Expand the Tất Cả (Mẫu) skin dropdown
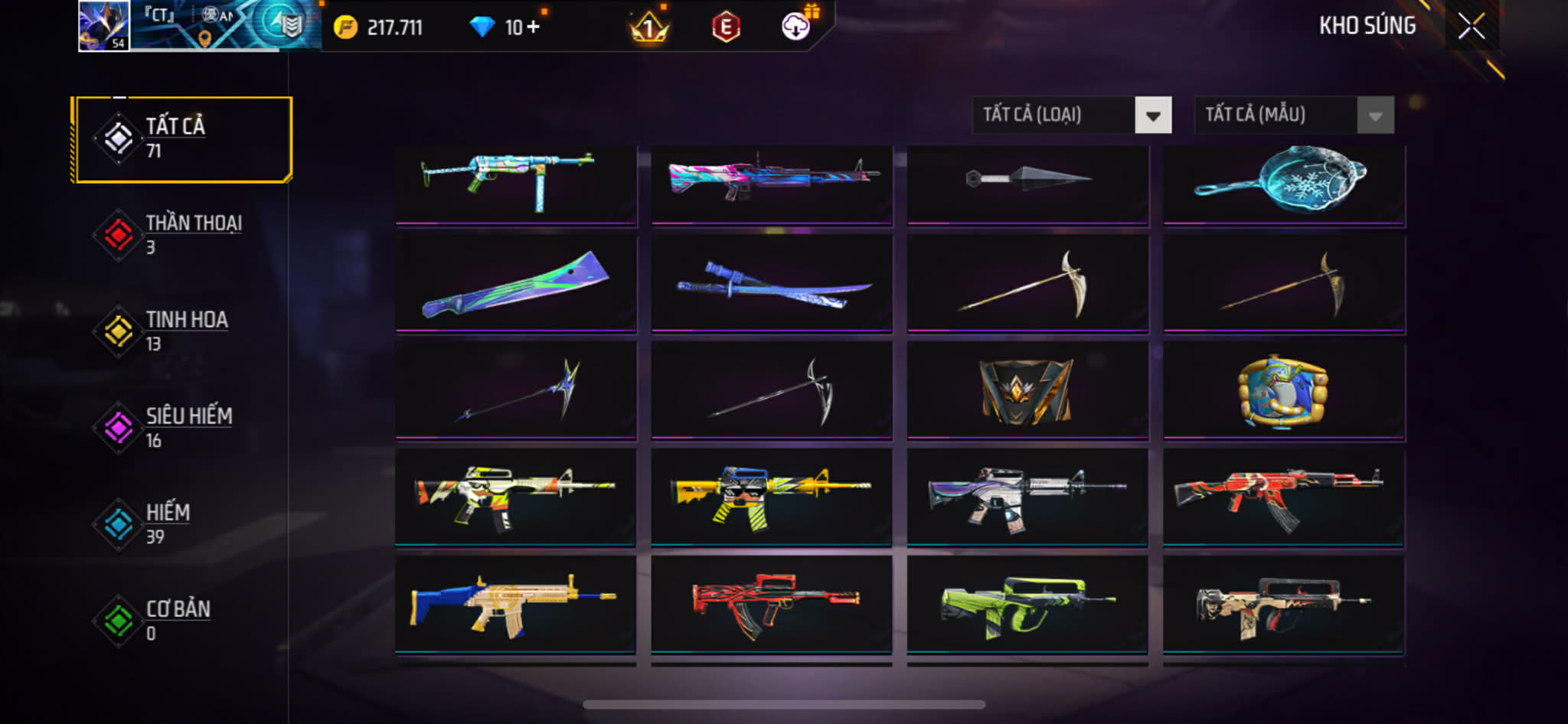The image size is (1568, 724). point(1294,116)
